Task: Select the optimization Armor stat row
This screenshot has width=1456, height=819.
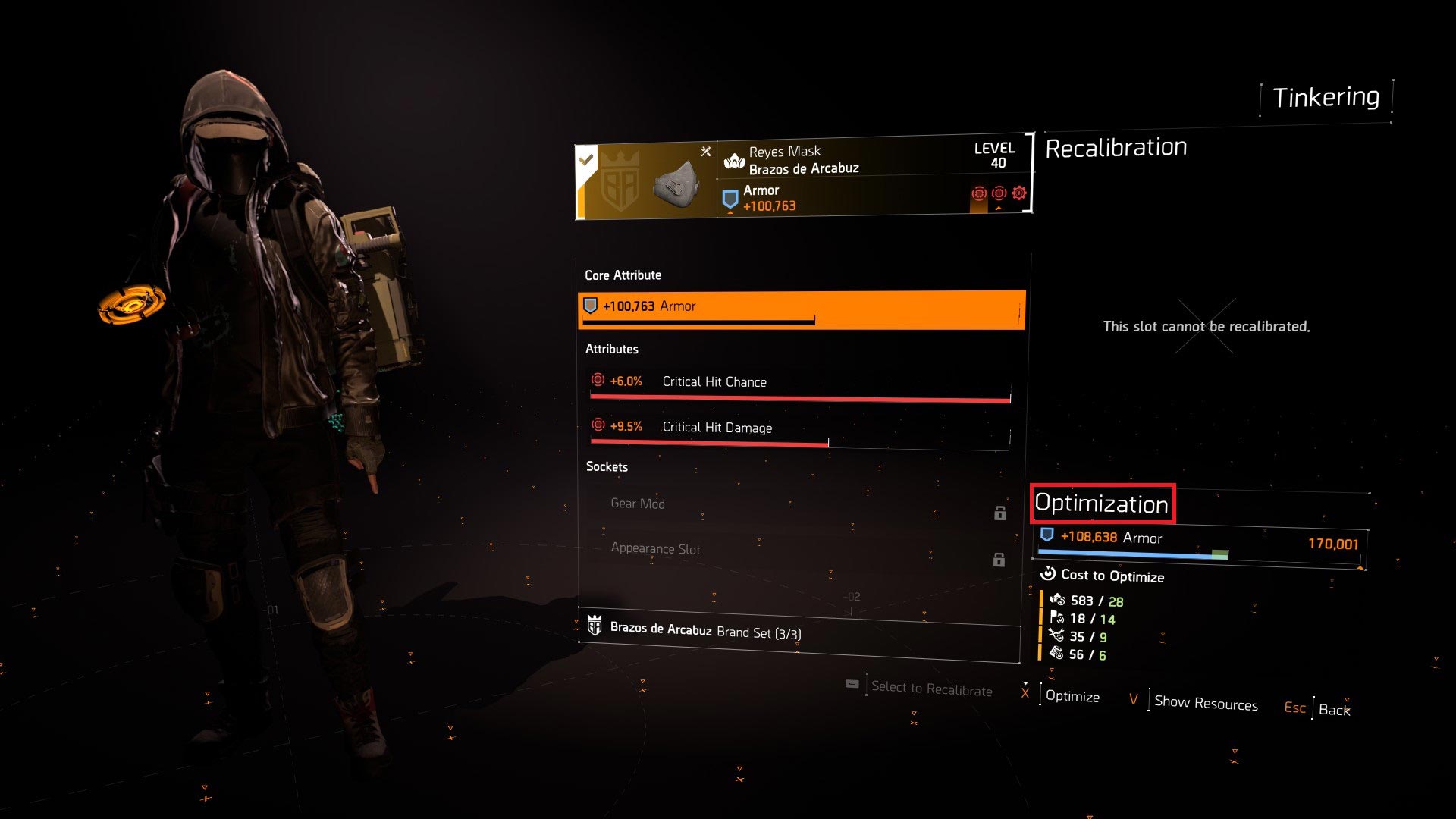Action: pyautogui.click(x=1200, y=541)
